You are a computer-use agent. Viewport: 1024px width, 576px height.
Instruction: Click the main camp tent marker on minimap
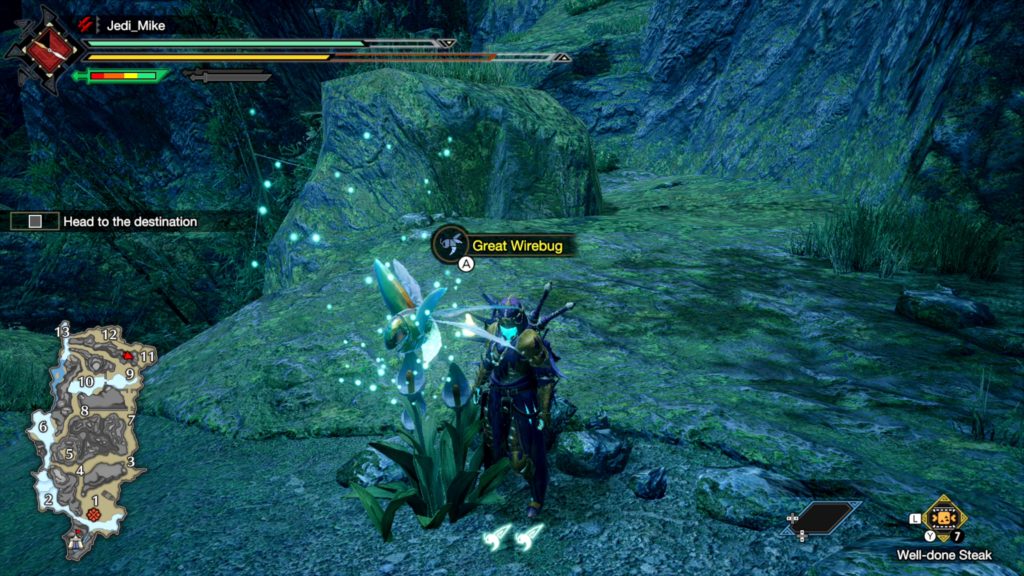pyautogui.click(x=76, y=541)
